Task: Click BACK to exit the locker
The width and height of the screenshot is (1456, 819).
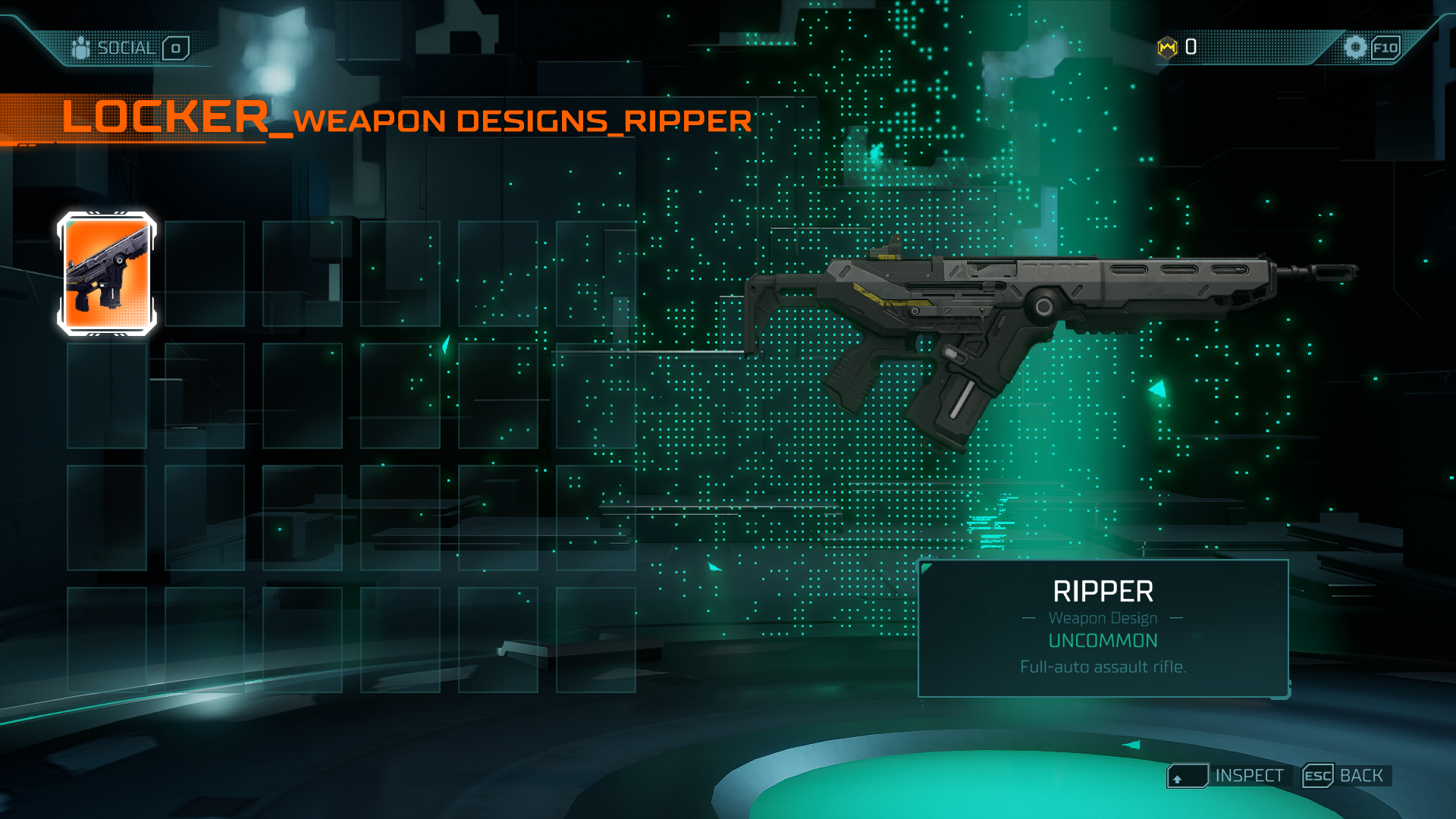Action: pos(1361,776)
